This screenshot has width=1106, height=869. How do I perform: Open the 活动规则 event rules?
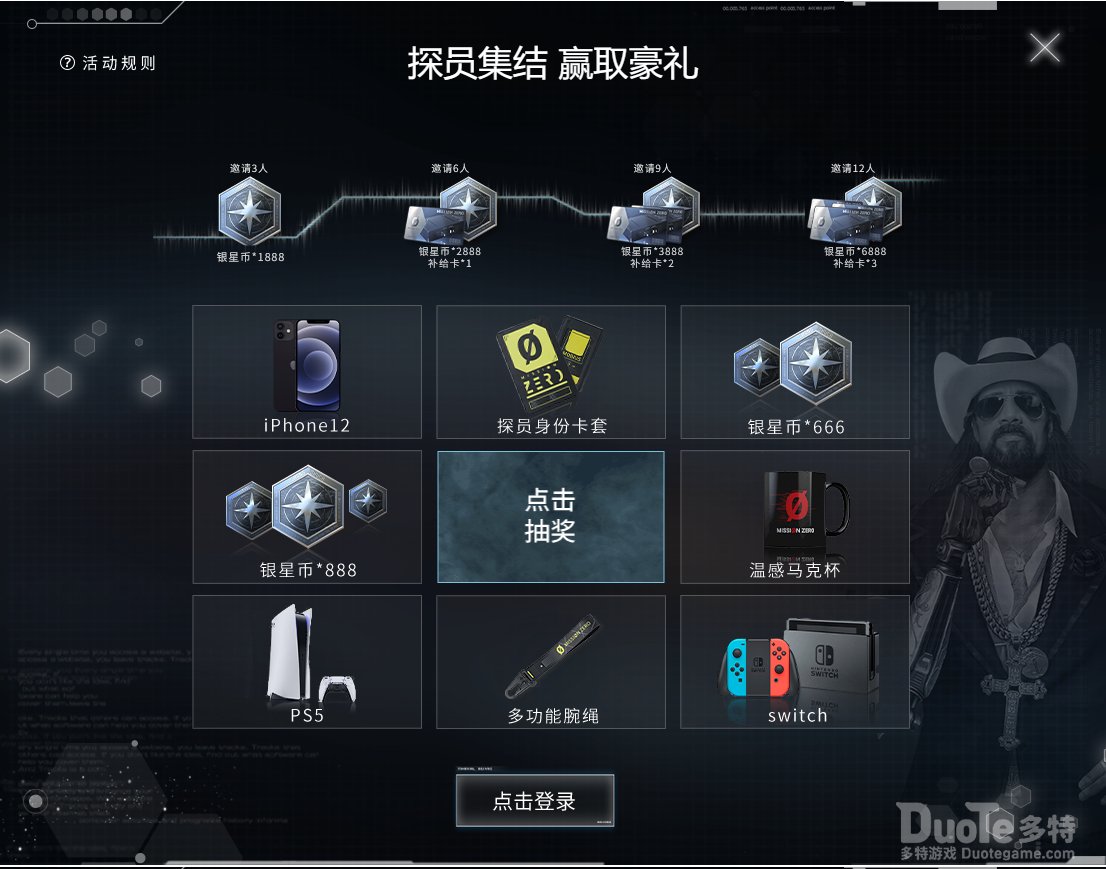(109, 63)
